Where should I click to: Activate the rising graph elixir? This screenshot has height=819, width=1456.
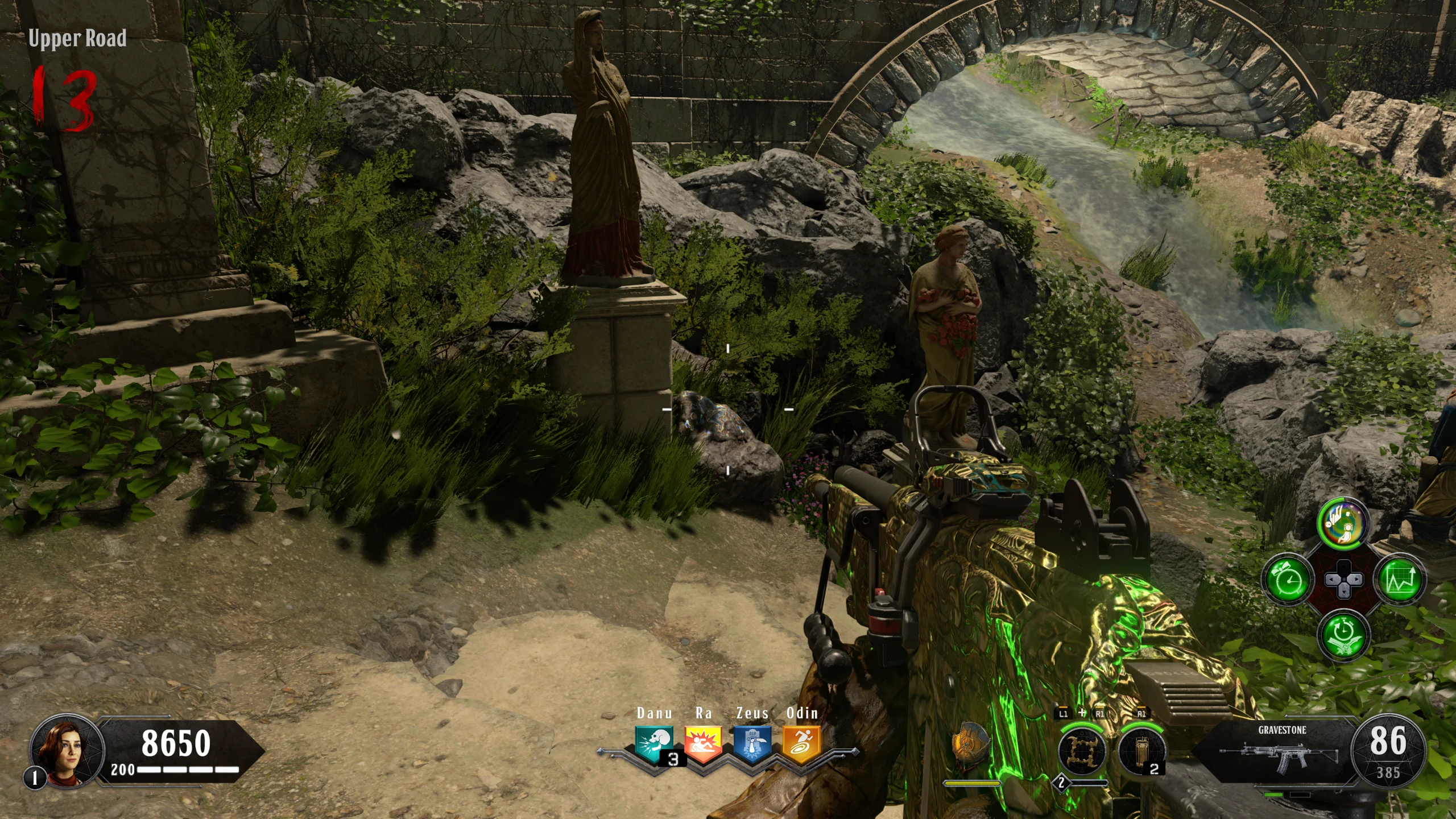click(x=1400, y=580)
